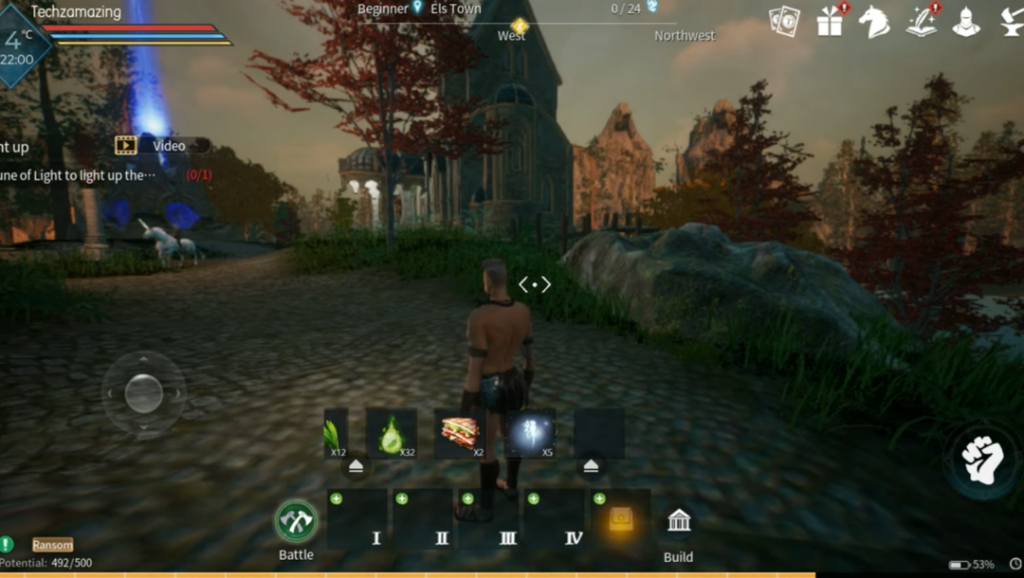Play the quest Video guide
The width and height of the screenshot is (1024, 578).
(161, 146)
